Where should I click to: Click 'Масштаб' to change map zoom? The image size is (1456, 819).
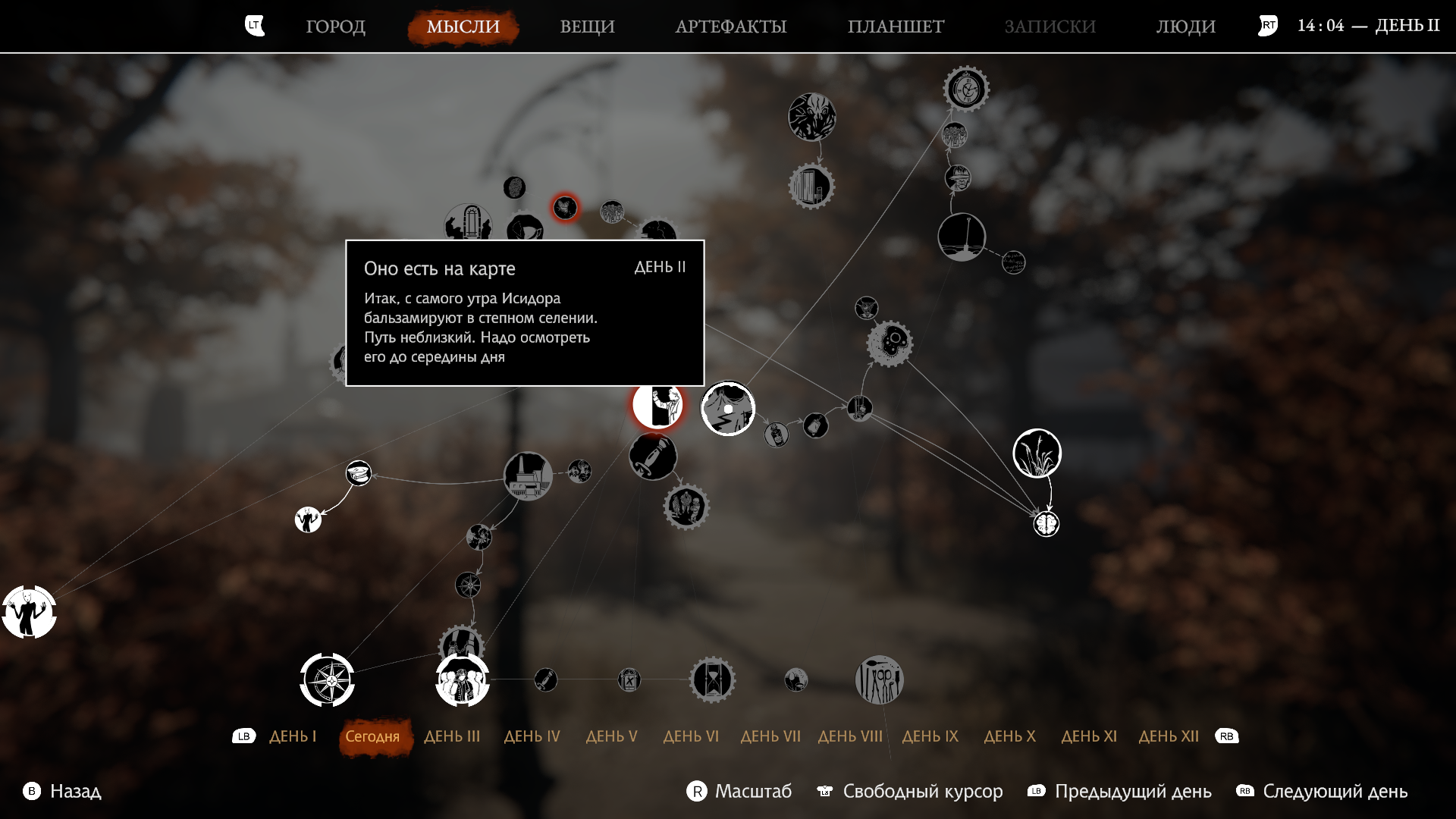[x=753, y=791]
